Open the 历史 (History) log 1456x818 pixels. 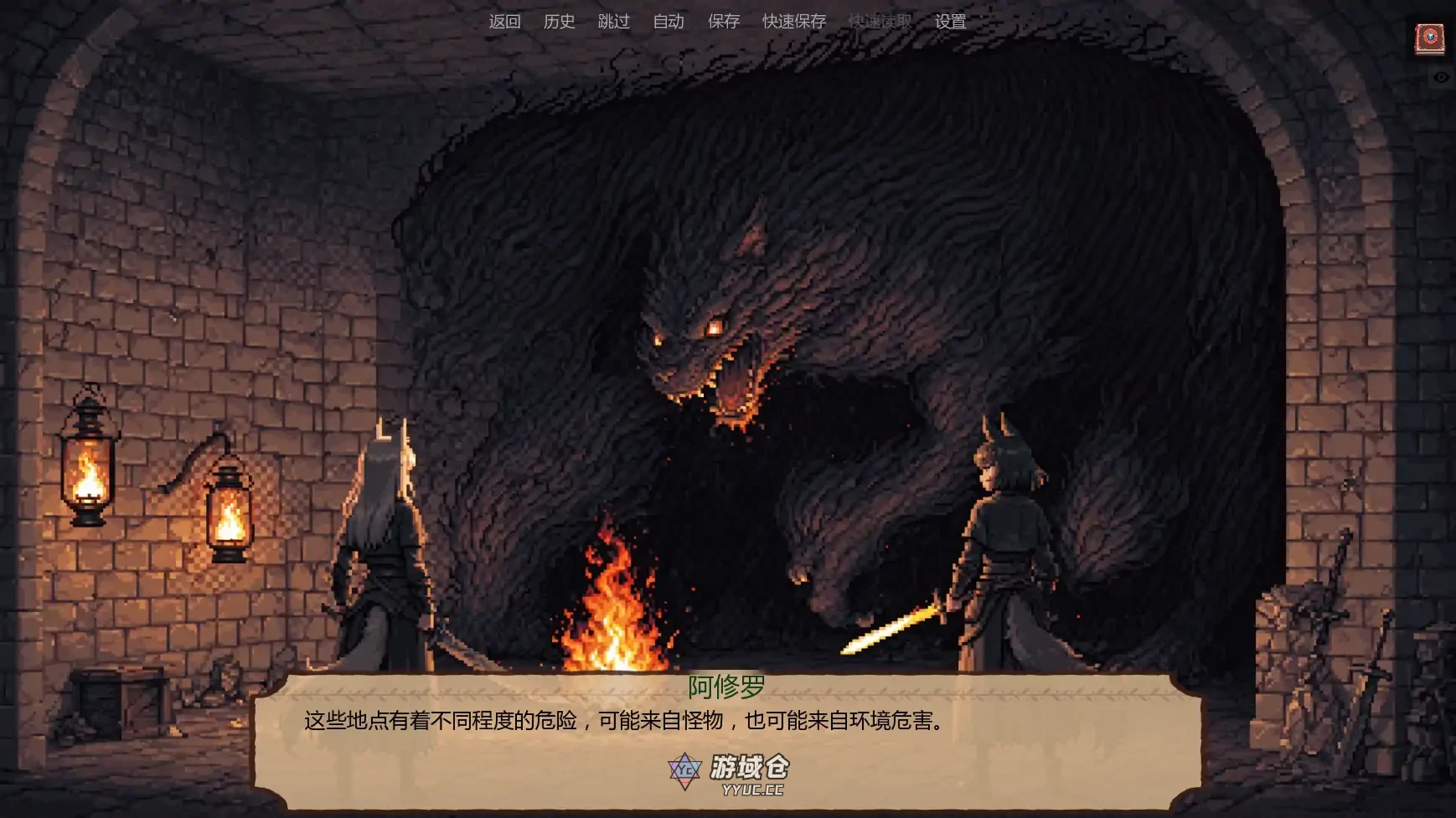click(x=559, y=22)
